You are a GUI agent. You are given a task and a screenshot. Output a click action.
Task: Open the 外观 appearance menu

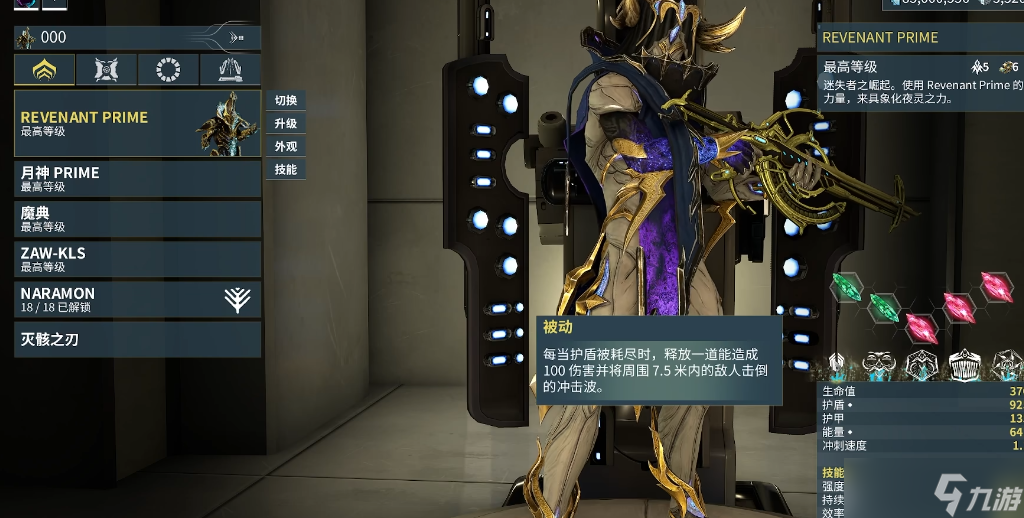click(286, 147)
